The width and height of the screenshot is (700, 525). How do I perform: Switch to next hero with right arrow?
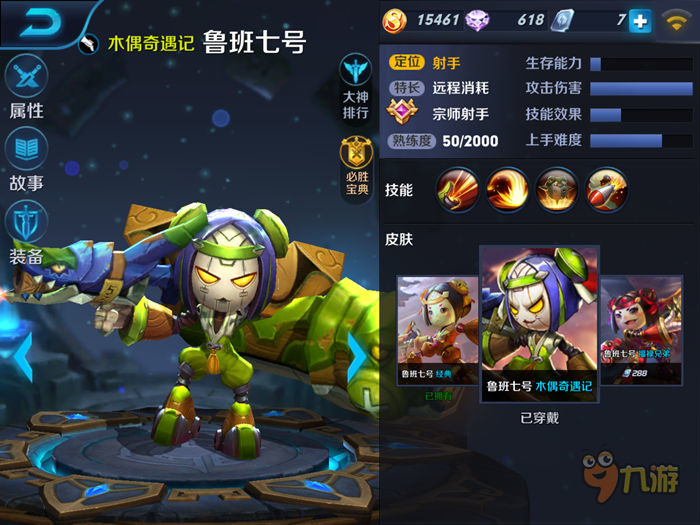[x=357, y=354]
